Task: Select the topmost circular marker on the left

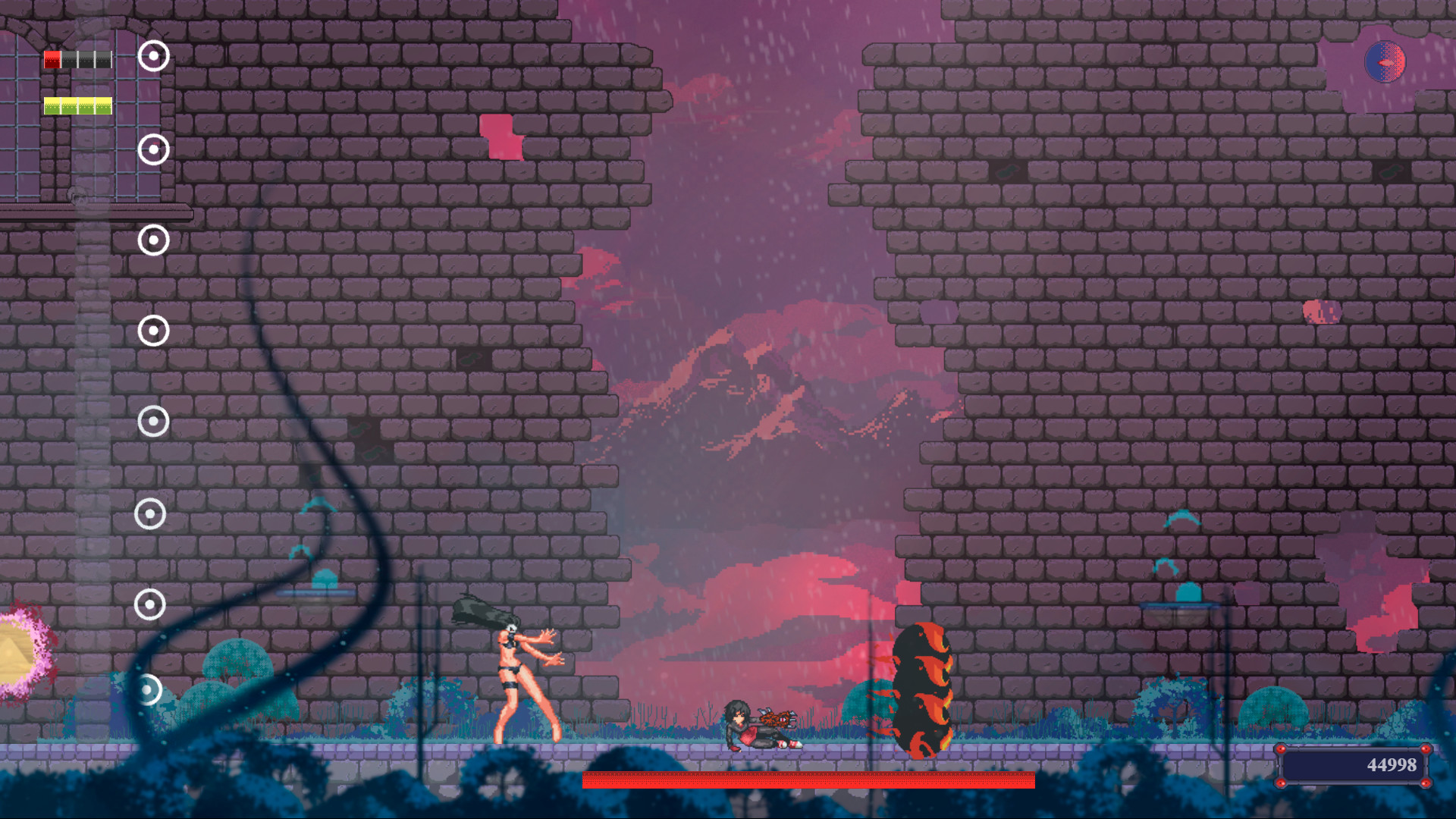Action: [x=154, y=55]
